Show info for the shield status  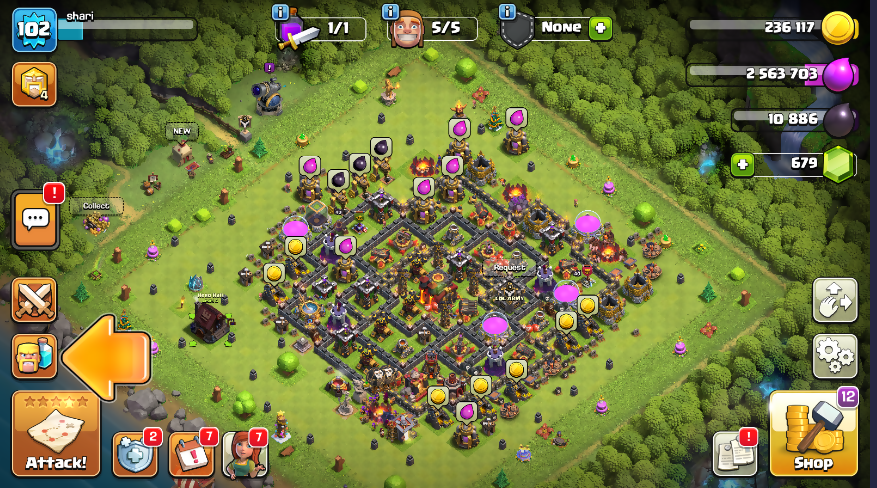[x=507, y=12]
